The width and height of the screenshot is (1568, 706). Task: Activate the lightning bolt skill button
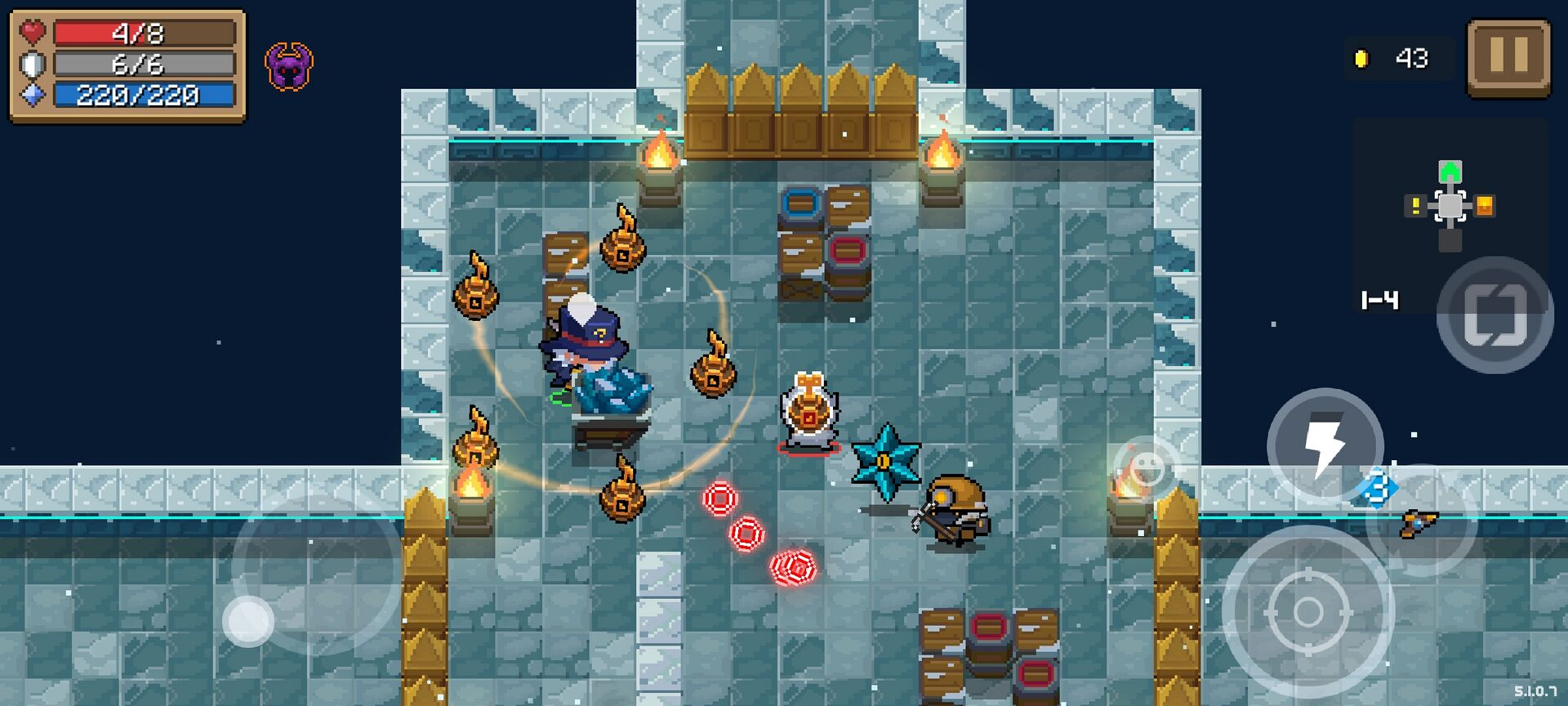(x=1325, y=446)
